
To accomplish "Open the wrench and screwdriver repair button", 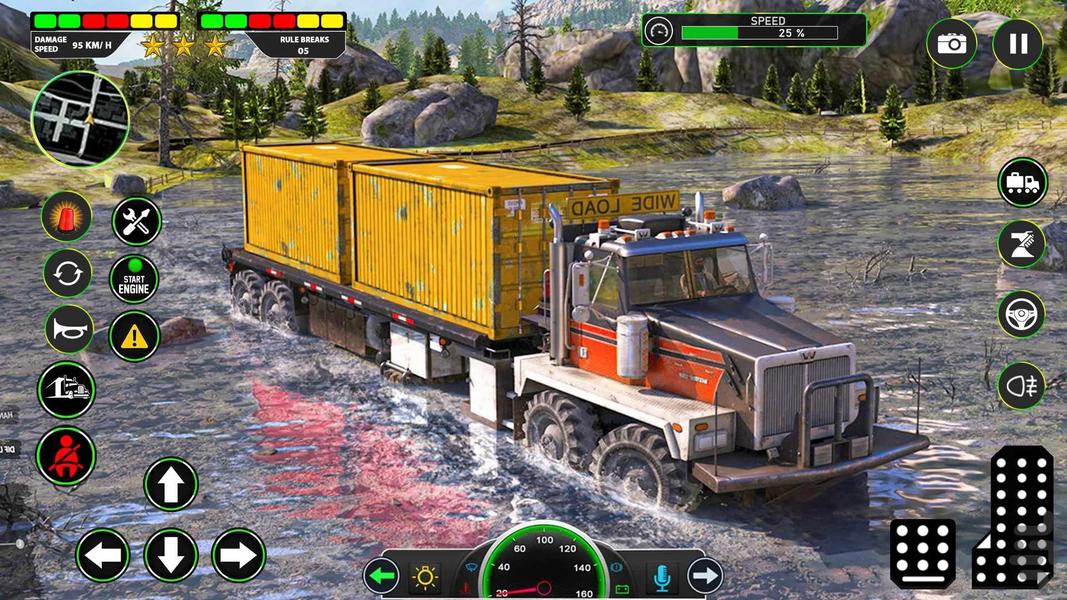I will click(x=136, y=221).
